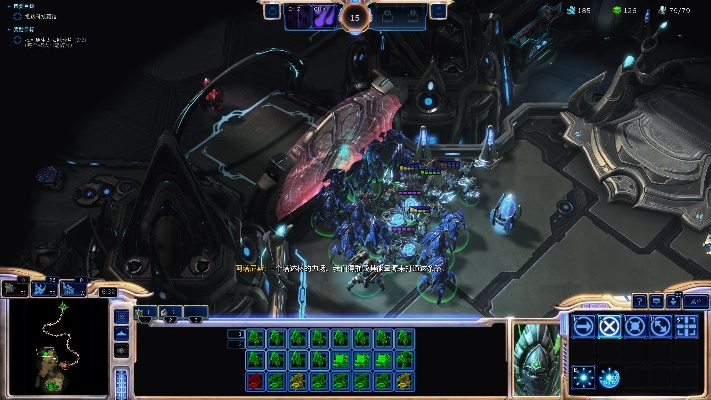
Task: Click the minimap ping button
Action: [122, 316]
